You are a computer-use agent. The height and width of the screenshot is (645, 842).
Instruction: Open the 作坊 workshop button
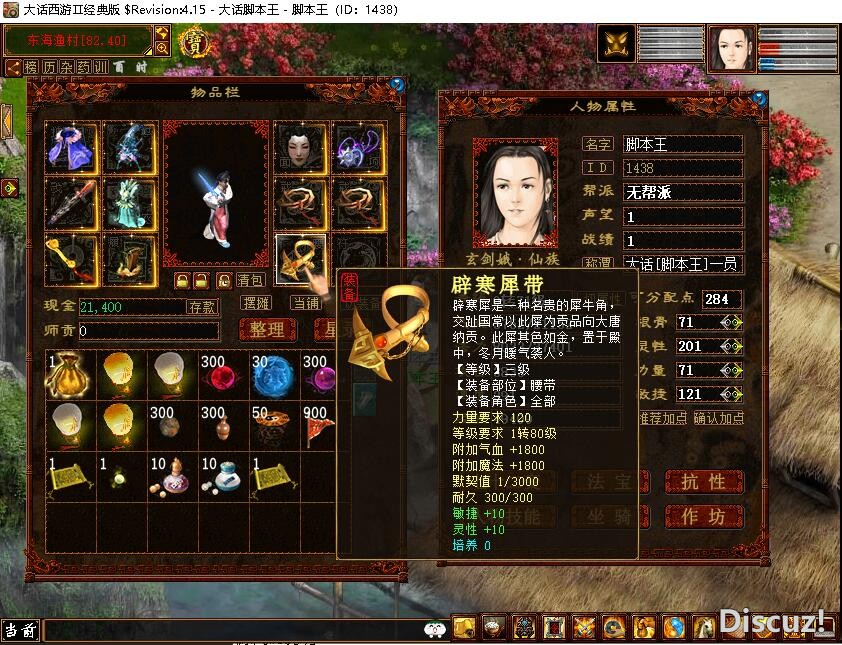[704, 516]
